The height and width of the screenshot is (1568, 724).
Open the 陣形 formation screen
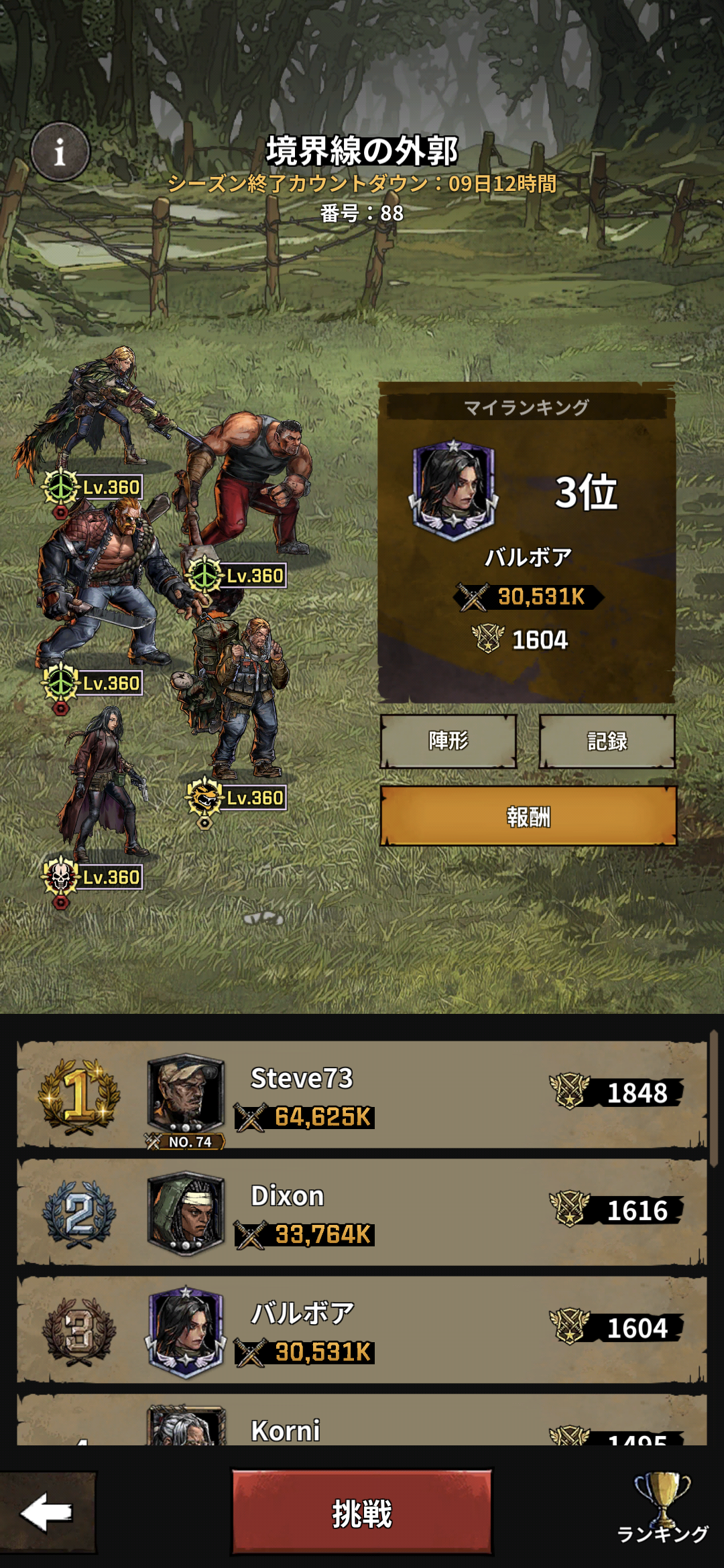[x=448, y=741]
